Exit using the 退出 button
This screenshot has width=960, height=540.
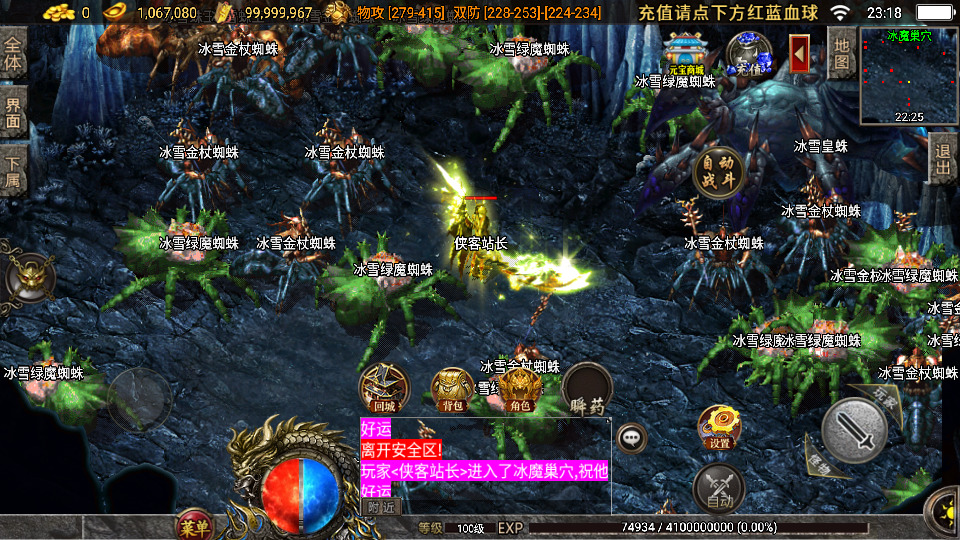coord(942,160)
